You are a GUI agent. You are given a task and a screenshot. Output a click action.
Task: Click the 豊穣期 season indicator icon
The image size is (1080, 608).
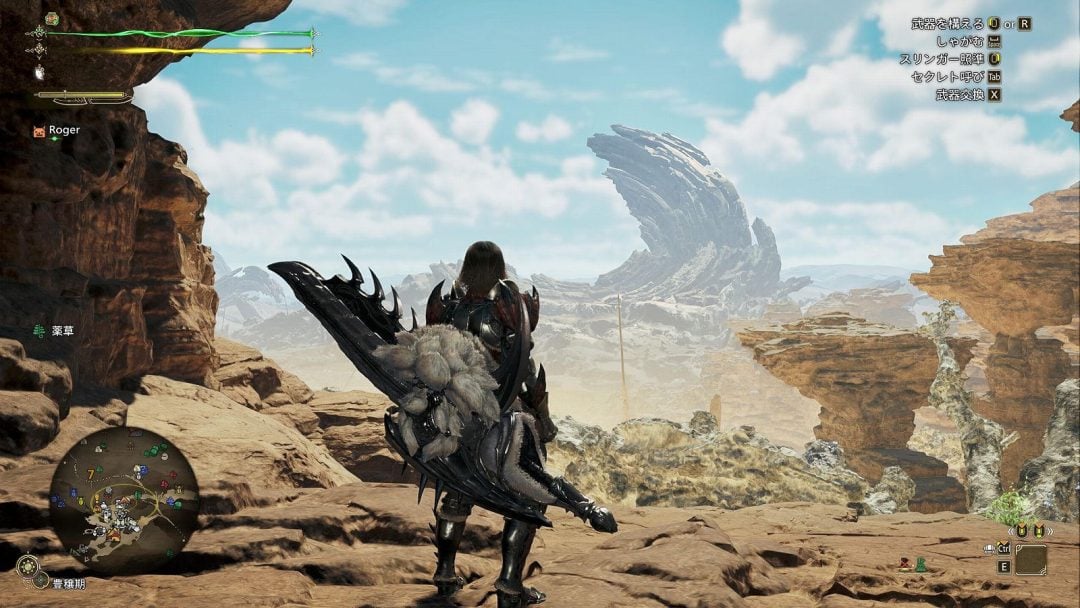(26, 566)
